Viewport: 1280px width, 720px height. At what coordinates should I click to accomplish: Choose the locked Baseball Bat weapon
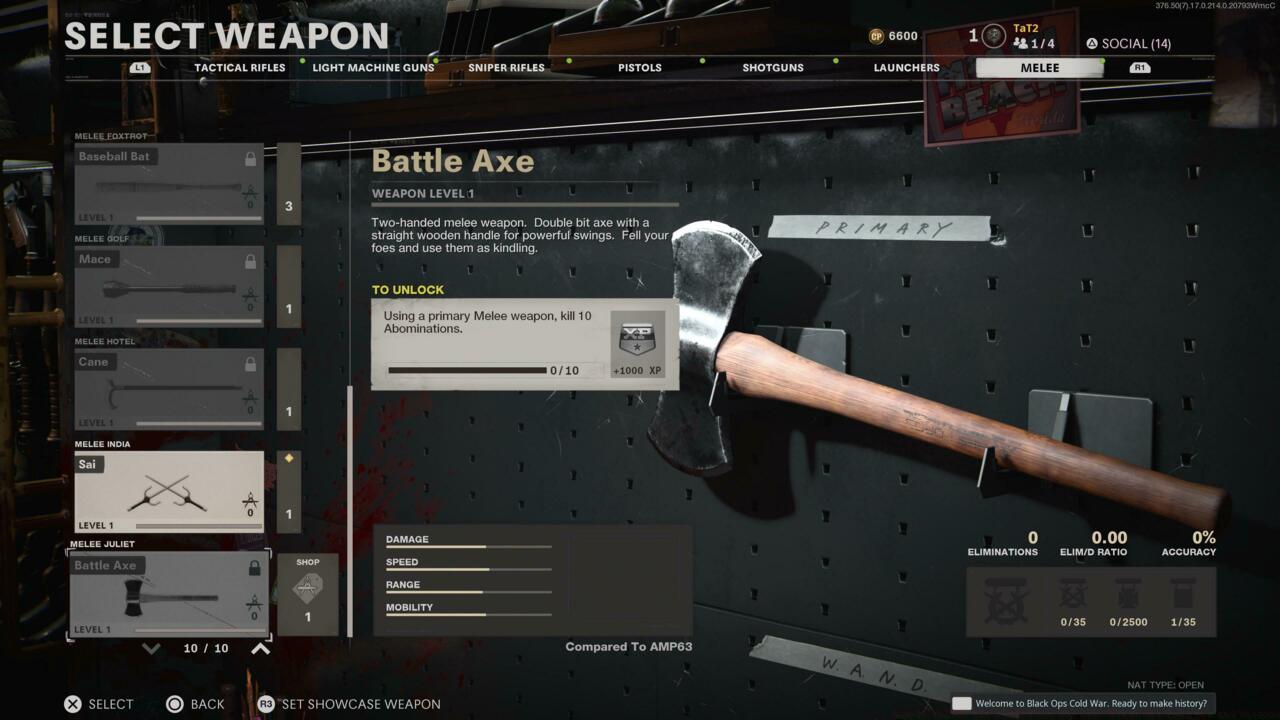pos(169,184)
